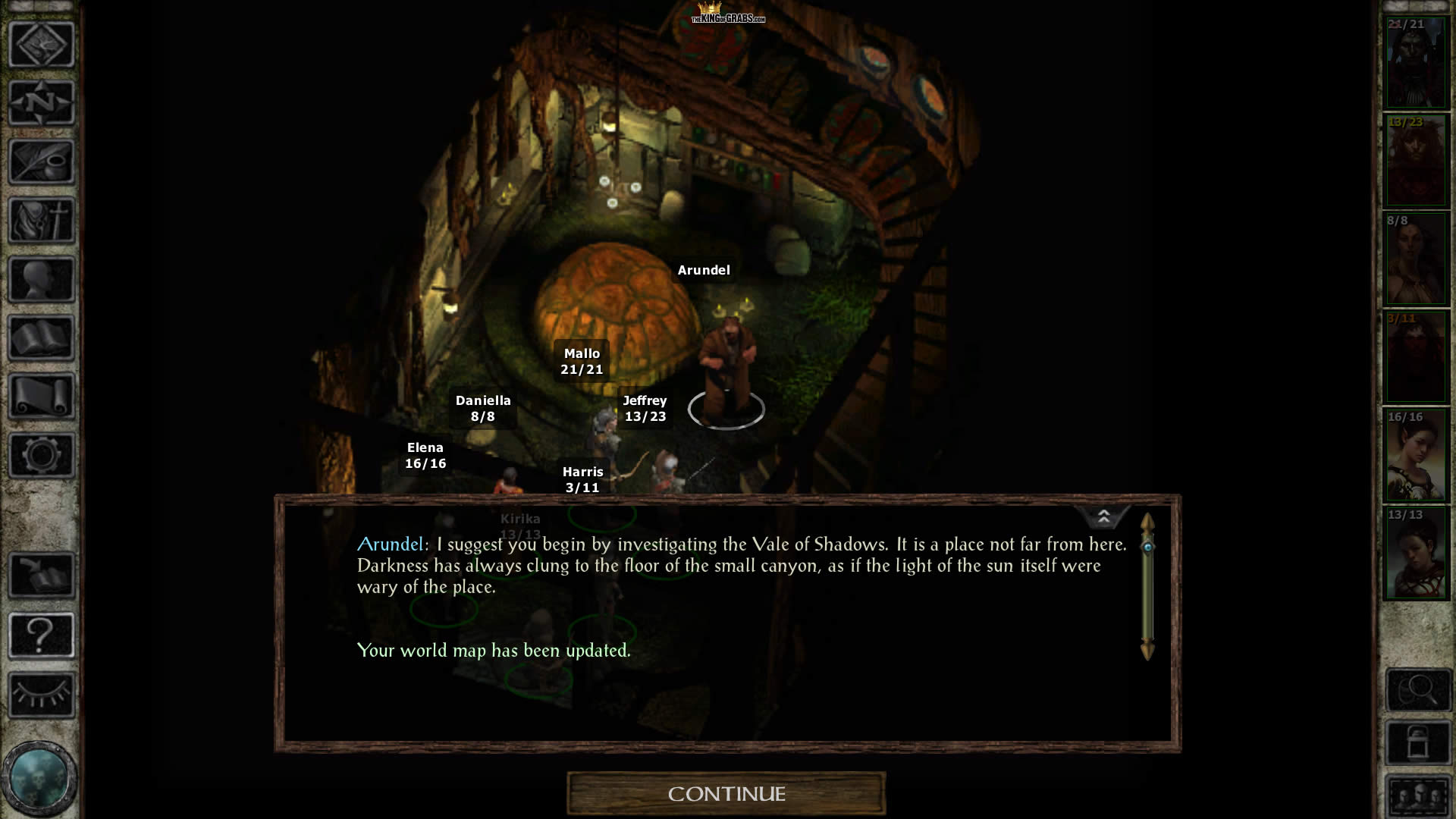Select Daniella's portrait showing 8/8
Screen dimensions: 1456x819
click(1416, 259)
